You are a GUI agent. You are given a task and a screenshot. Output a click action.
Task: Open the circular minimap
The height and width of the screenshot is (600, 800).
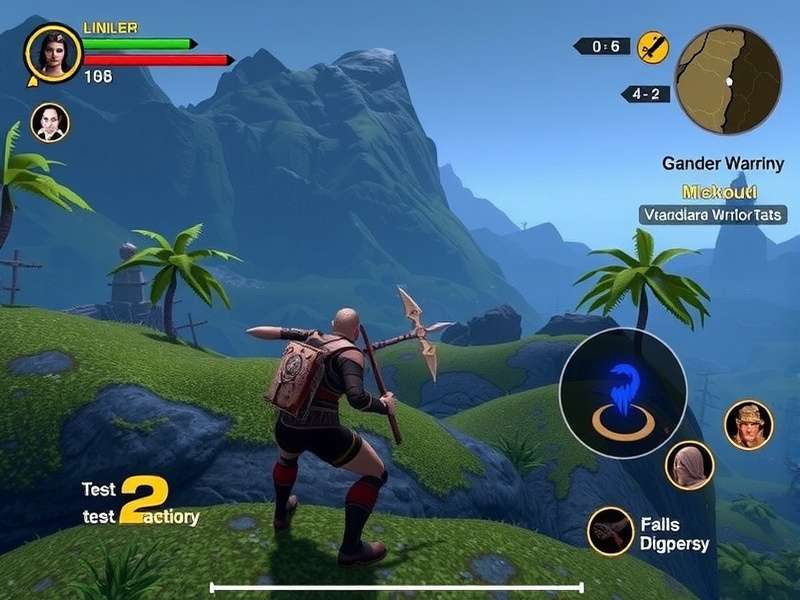point(728,80)
